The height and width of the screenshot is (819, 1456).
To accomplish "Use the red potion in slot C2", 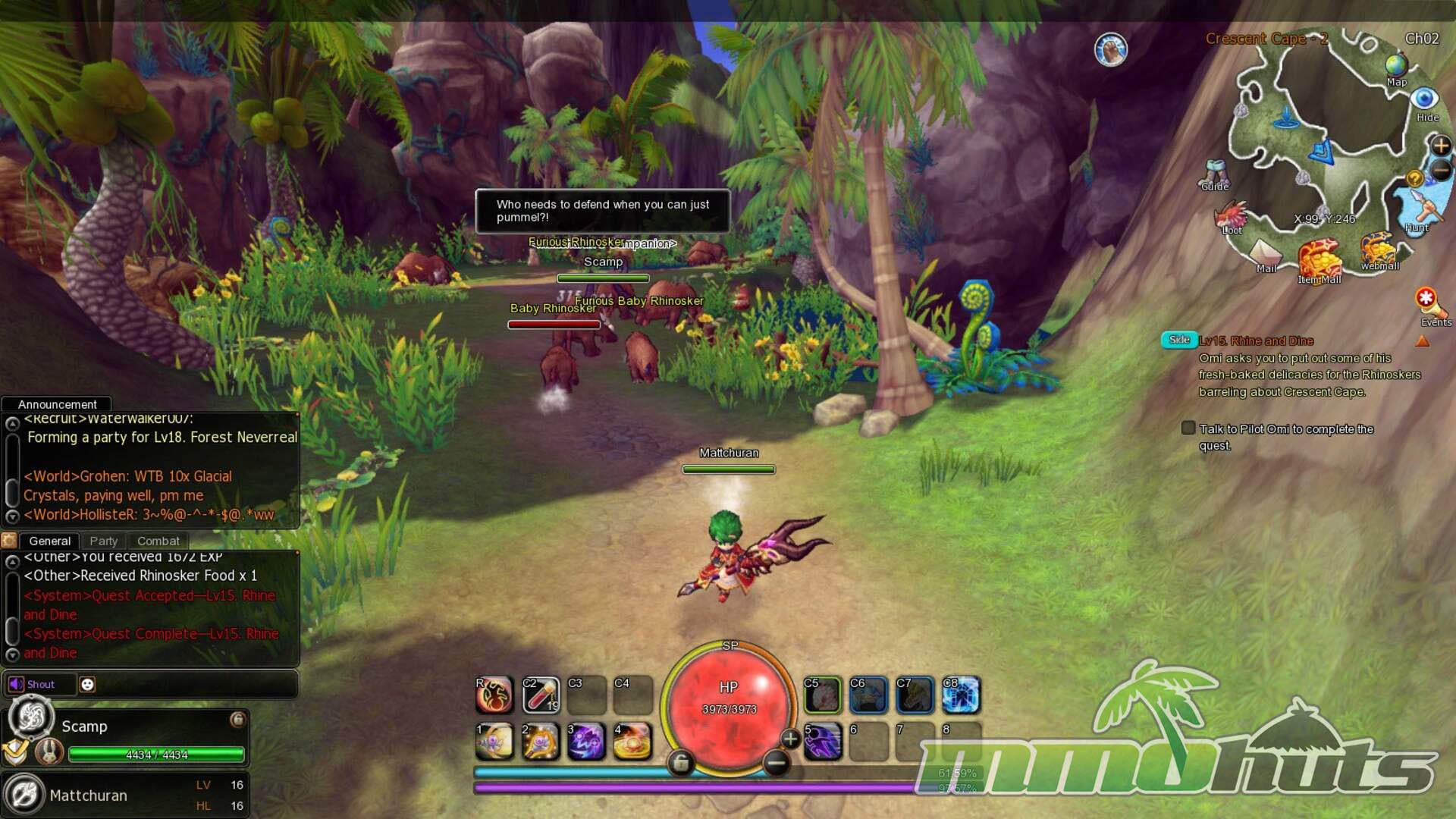I will (541, 695).
